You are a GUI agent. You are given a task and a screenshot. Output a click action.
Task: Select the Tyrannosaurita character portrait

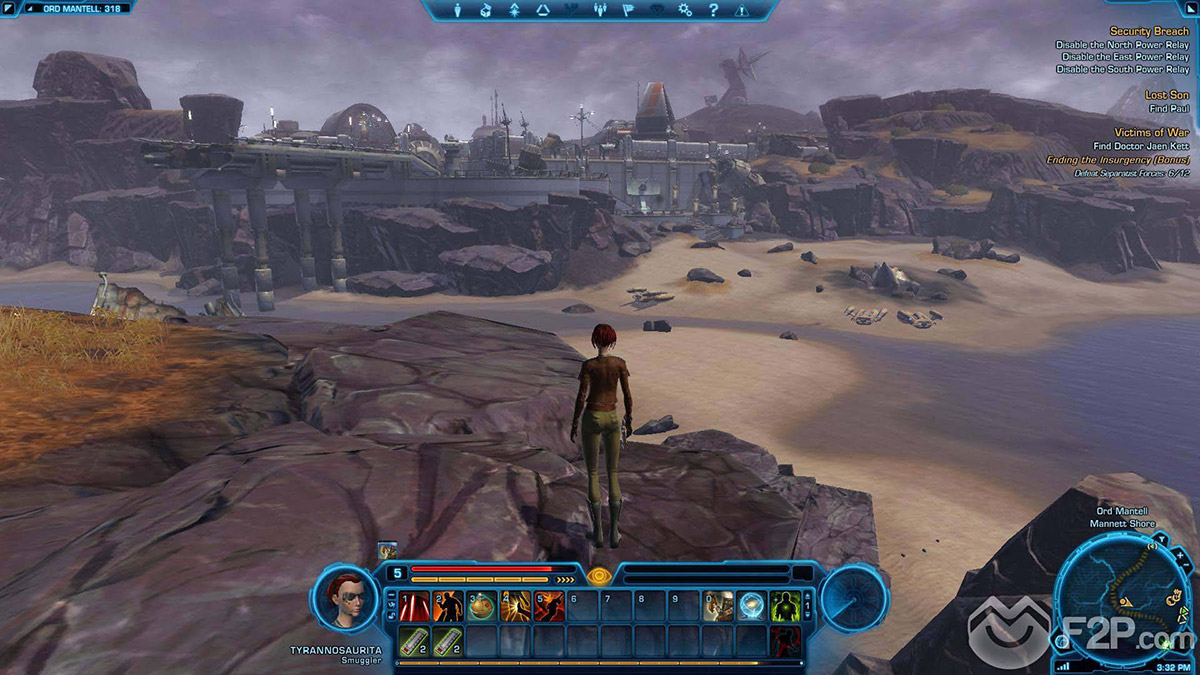click(345, 597)
